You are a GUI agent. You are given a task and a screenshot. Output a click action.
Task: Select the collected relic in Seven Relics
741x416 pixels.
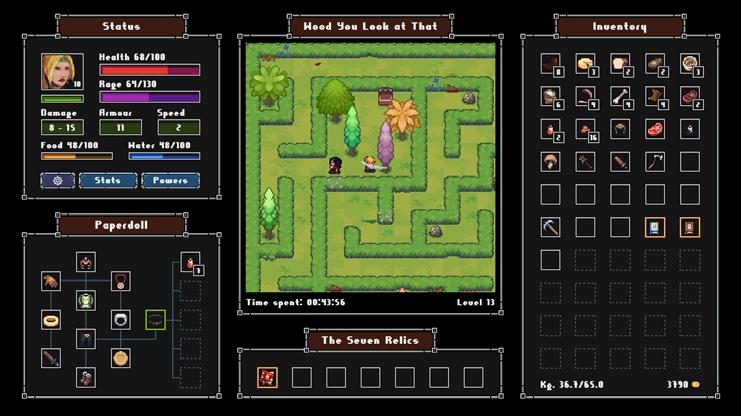tap(267, 377)
